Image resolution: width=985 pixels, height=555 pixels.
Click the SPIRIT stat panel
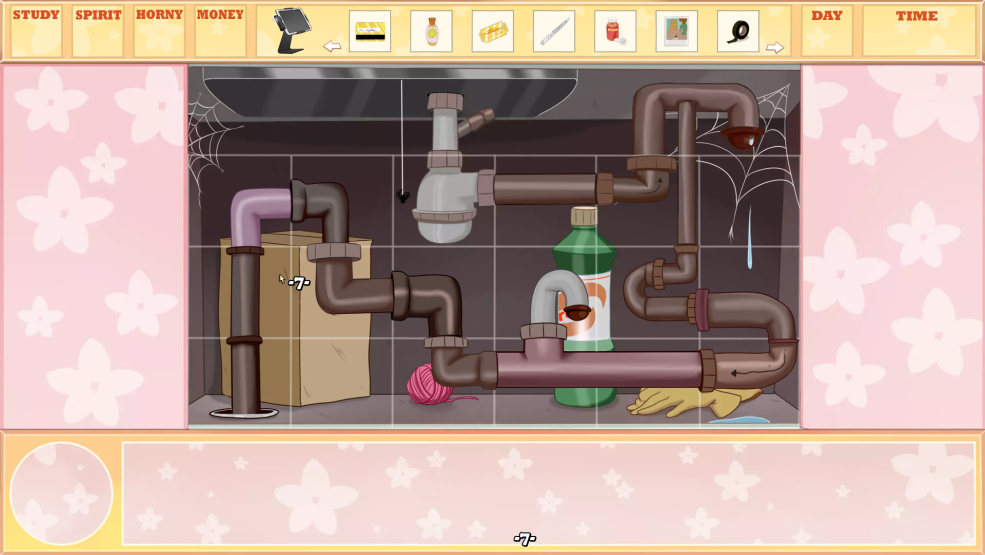[x=98, y=31]
